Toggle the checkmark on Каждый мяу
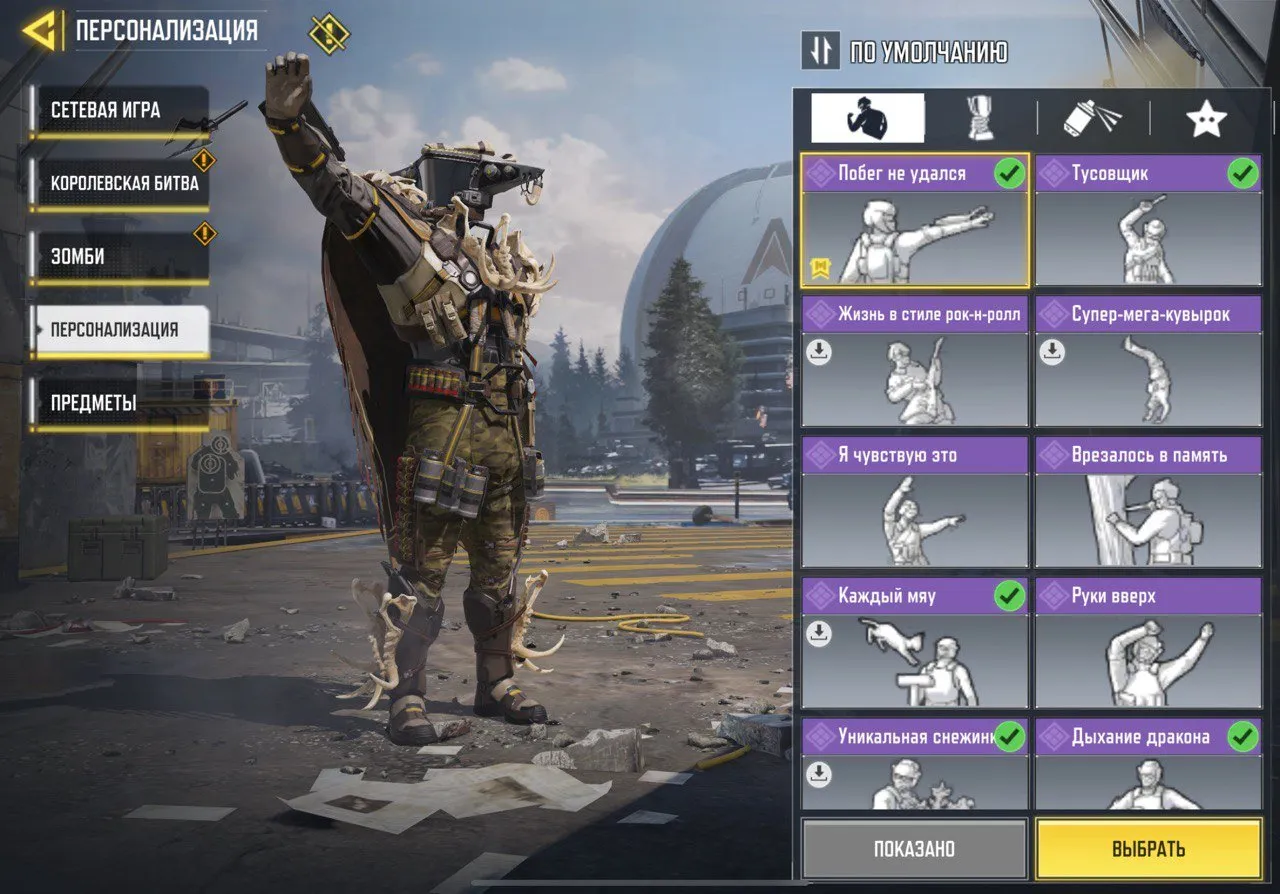 coord(1010,597)
